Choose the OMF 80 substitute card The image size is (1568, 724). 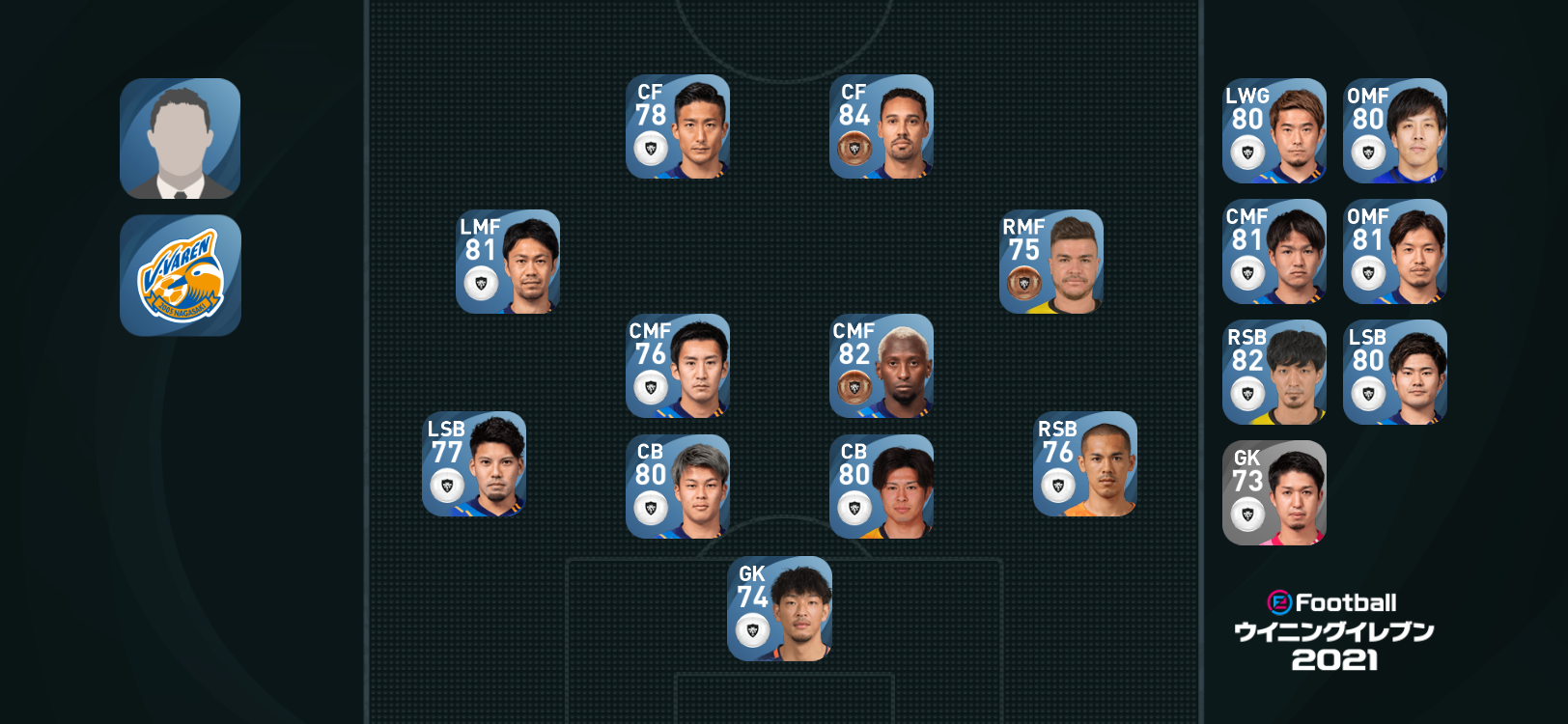pos(1395,131)
